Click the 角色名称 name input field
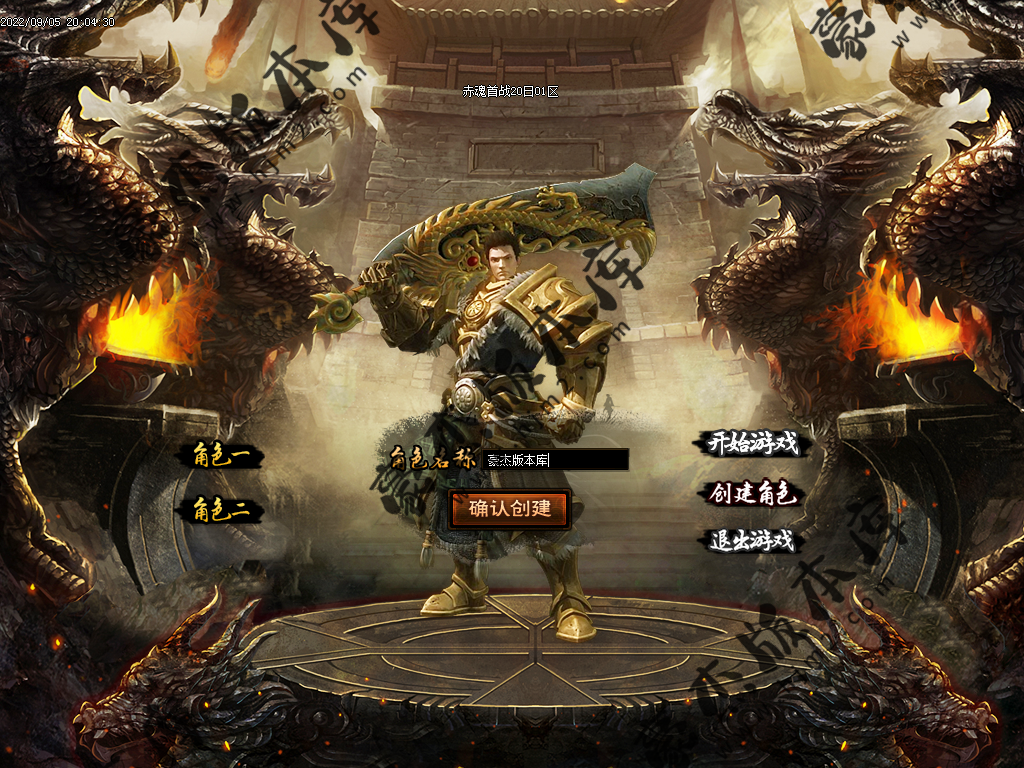 coord(555,460)
